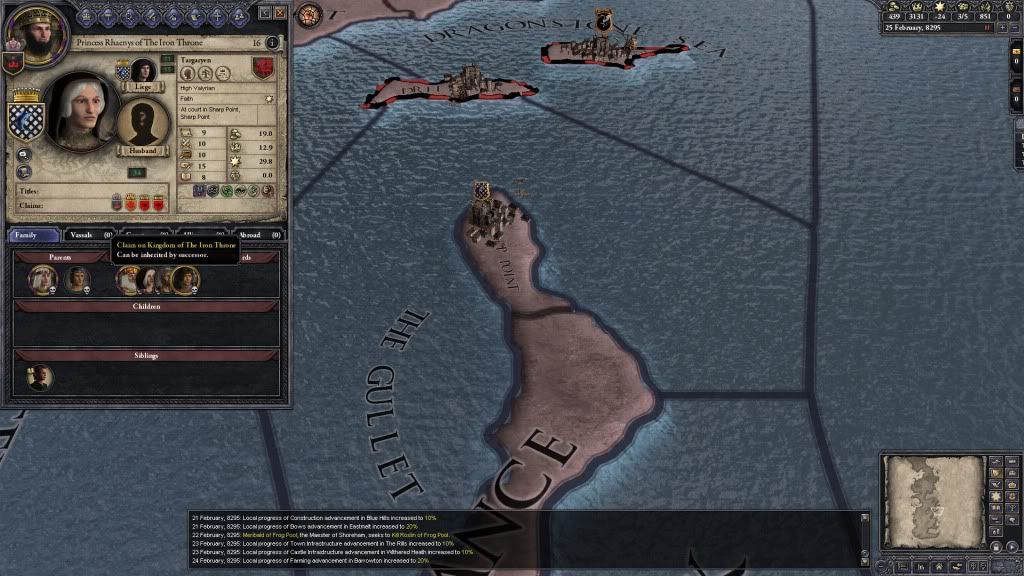Click the empty Husband silhouette portrait
Image resolution: width=1024 pixels, height=576 pixels.
pyautogui.click(x=142, y=121)
